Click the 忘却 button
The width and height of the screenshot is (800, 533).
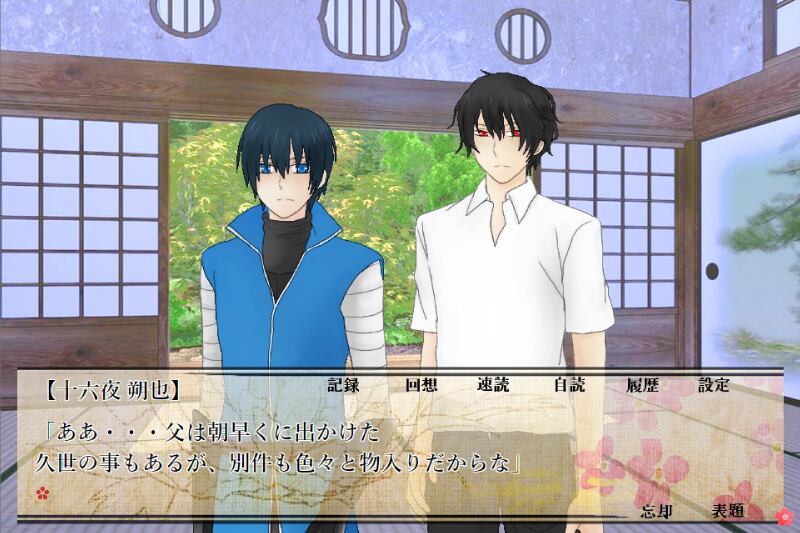654,510
